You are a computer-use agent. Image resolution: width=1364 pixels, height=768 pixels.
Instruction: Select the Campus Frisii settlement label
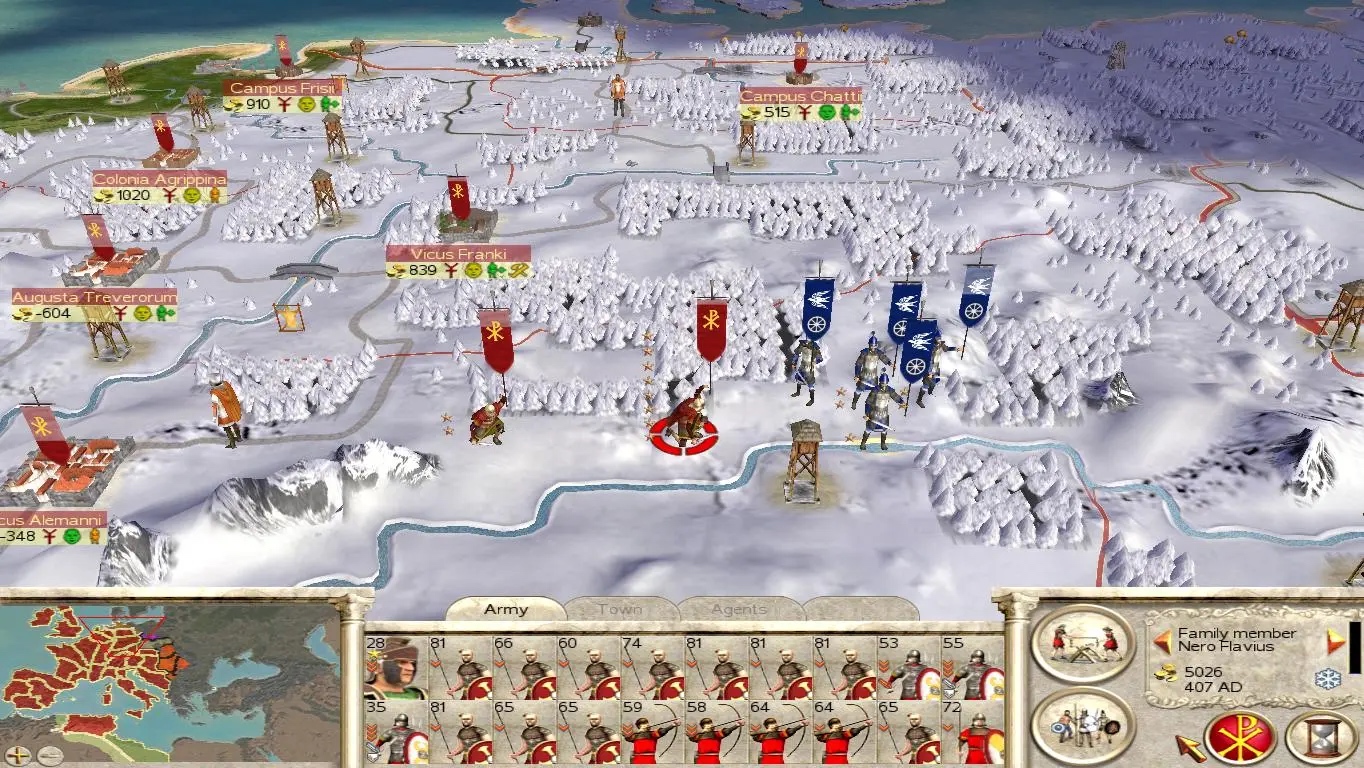pos(282,88)
